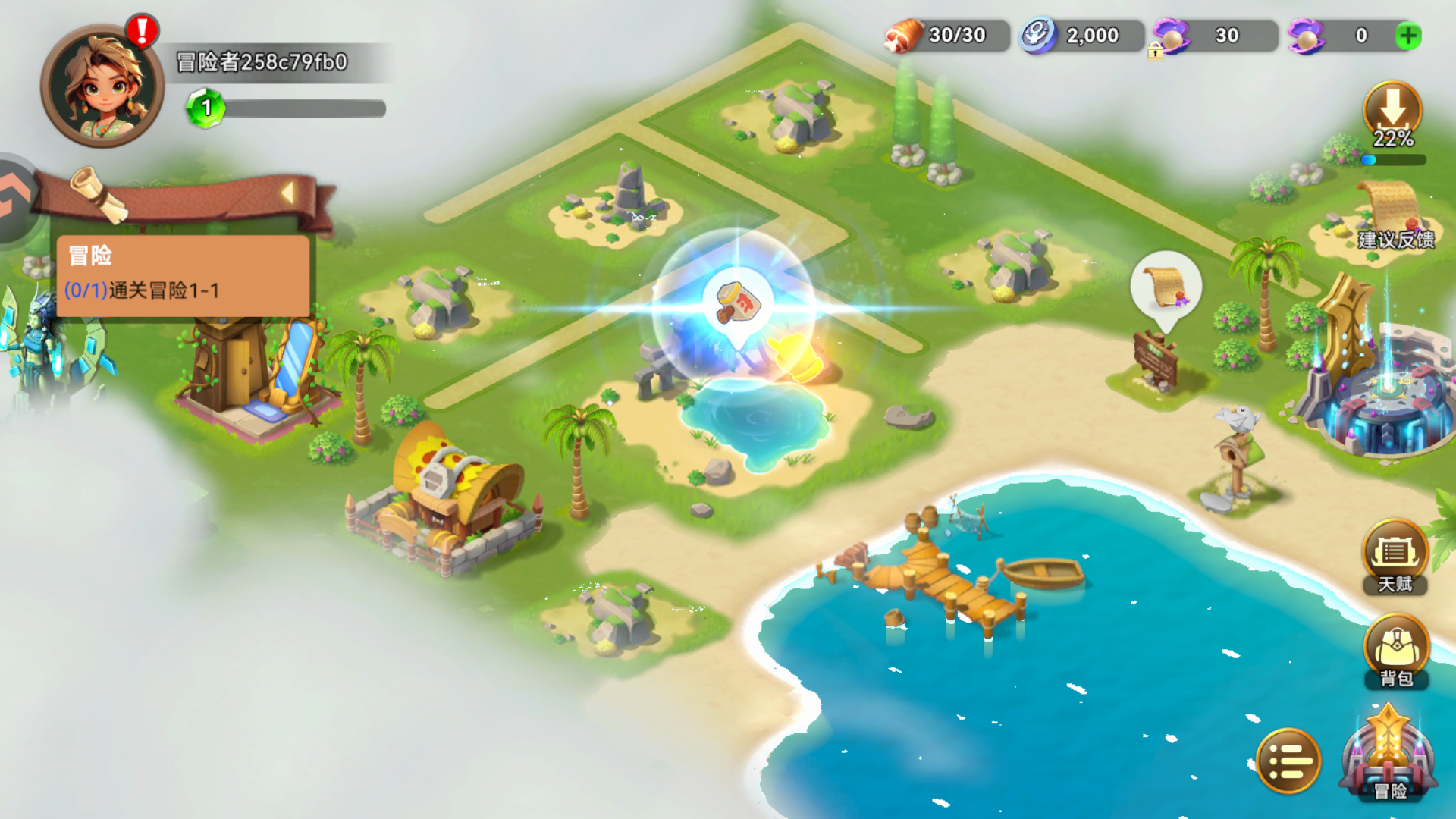Tap the scroll bubble over the signpost
Screen dimensions: 1456x819
point(1166,286)
